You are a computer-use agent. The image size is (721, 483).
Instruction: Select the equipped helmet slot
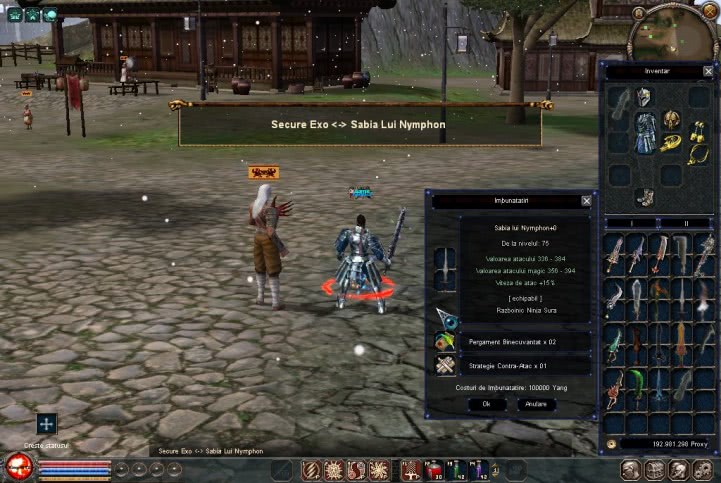[x=645, y=98]
